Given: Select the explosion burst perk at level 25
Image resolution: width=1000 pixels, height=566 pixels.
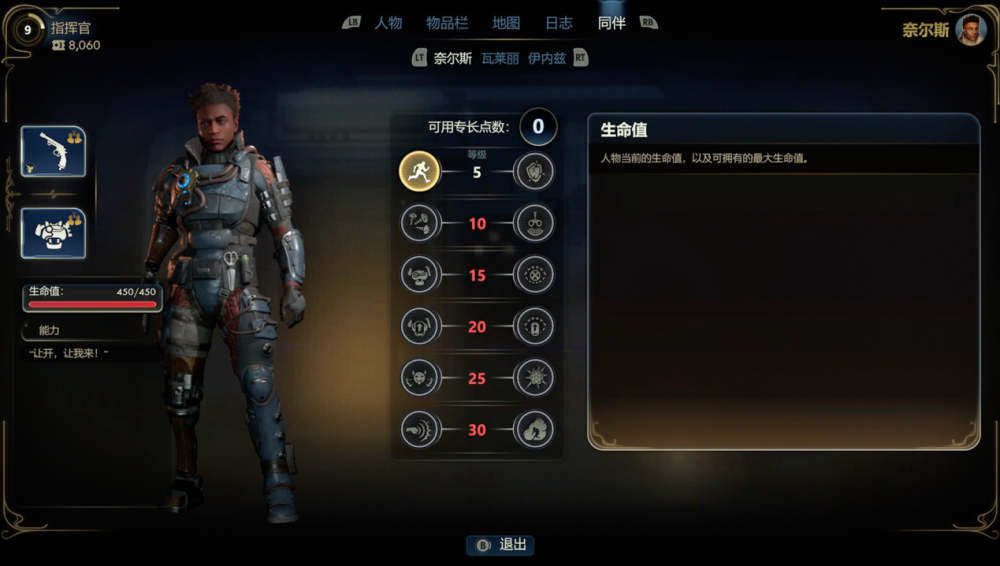Looking at the screenshot, I should pyautogui.click(x=534, y=378).
